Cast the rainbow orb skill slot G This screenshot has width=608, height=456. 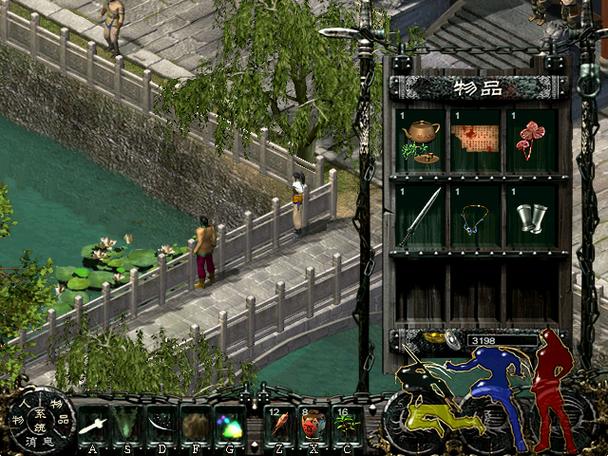pyautogui.click(x=229, y=425)
